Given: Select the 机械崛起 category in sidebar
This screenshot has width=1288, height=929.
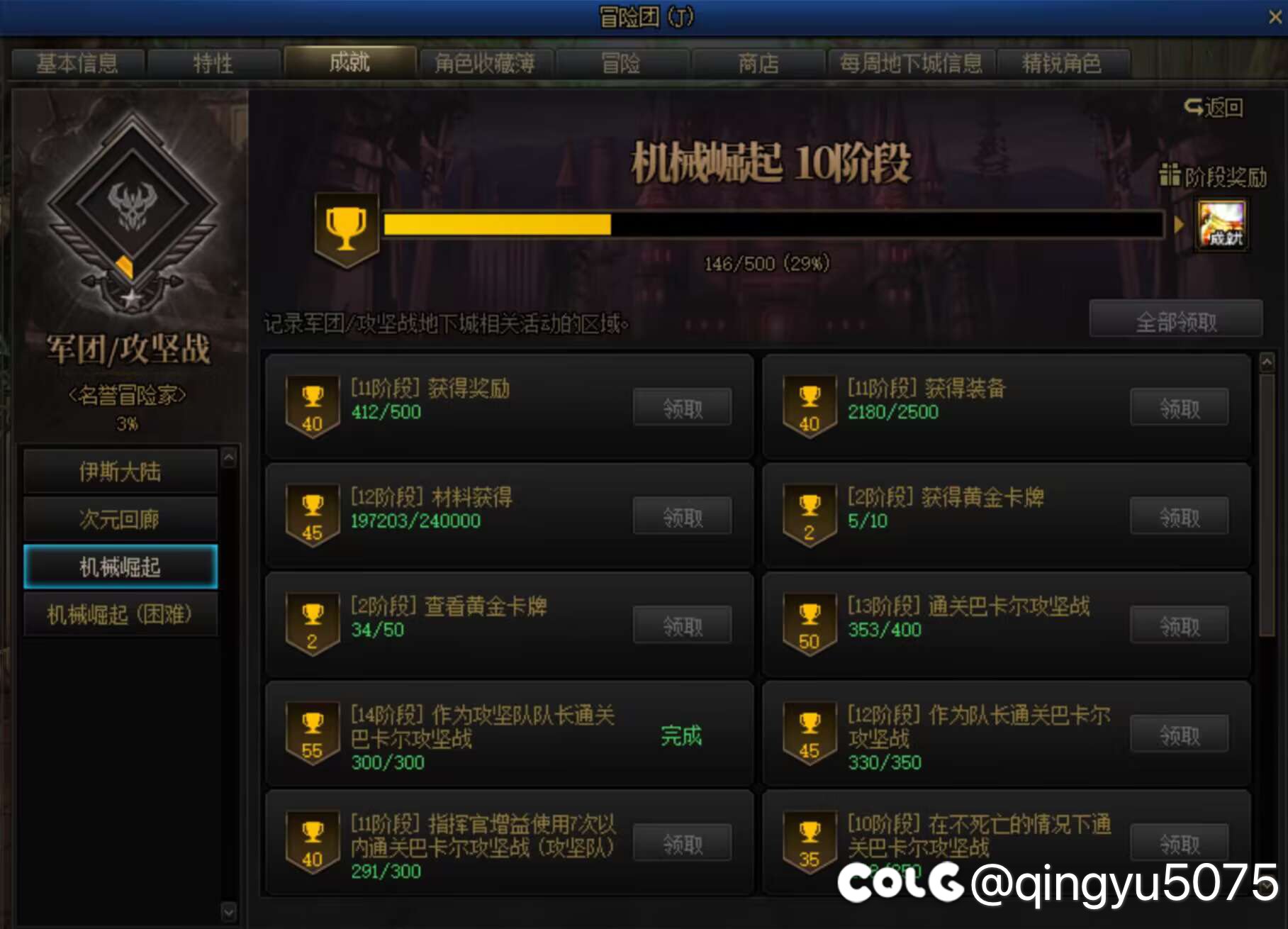Looking at the screenshot, I should tap(121, 567).
